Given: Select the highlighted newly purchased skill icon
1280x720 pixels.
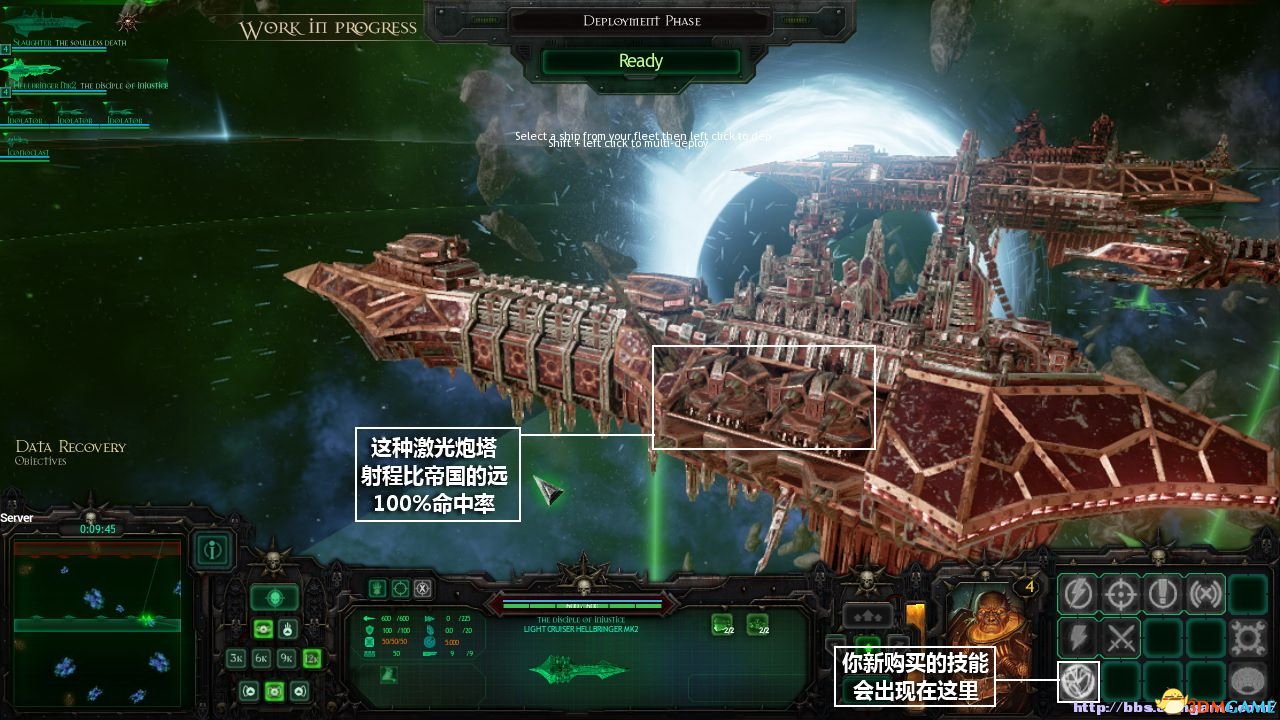Looking at the screenshot, I should (1078, 682).
